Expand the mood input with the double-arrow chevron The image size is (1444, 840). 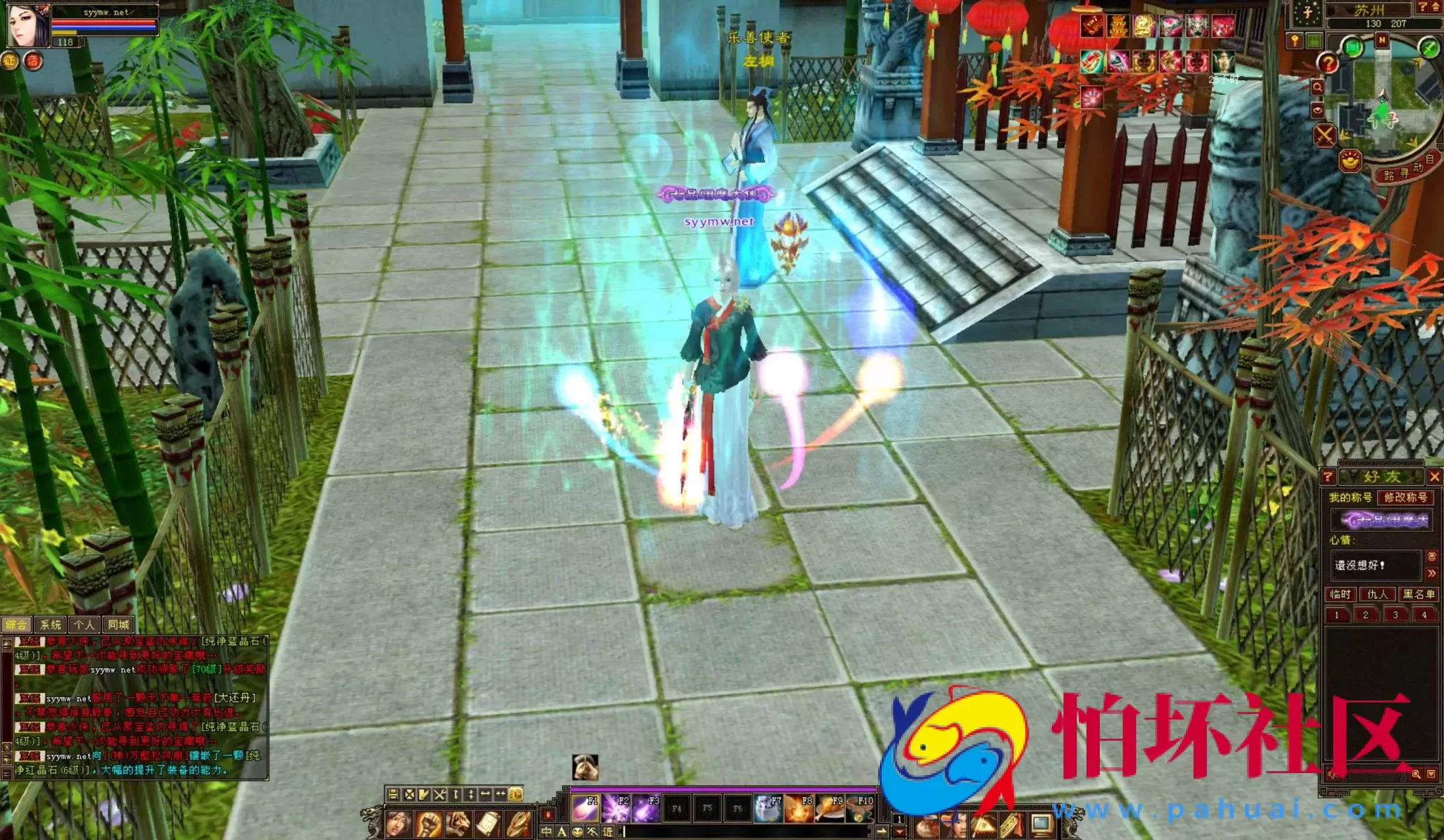click(x=1432, y=573)
